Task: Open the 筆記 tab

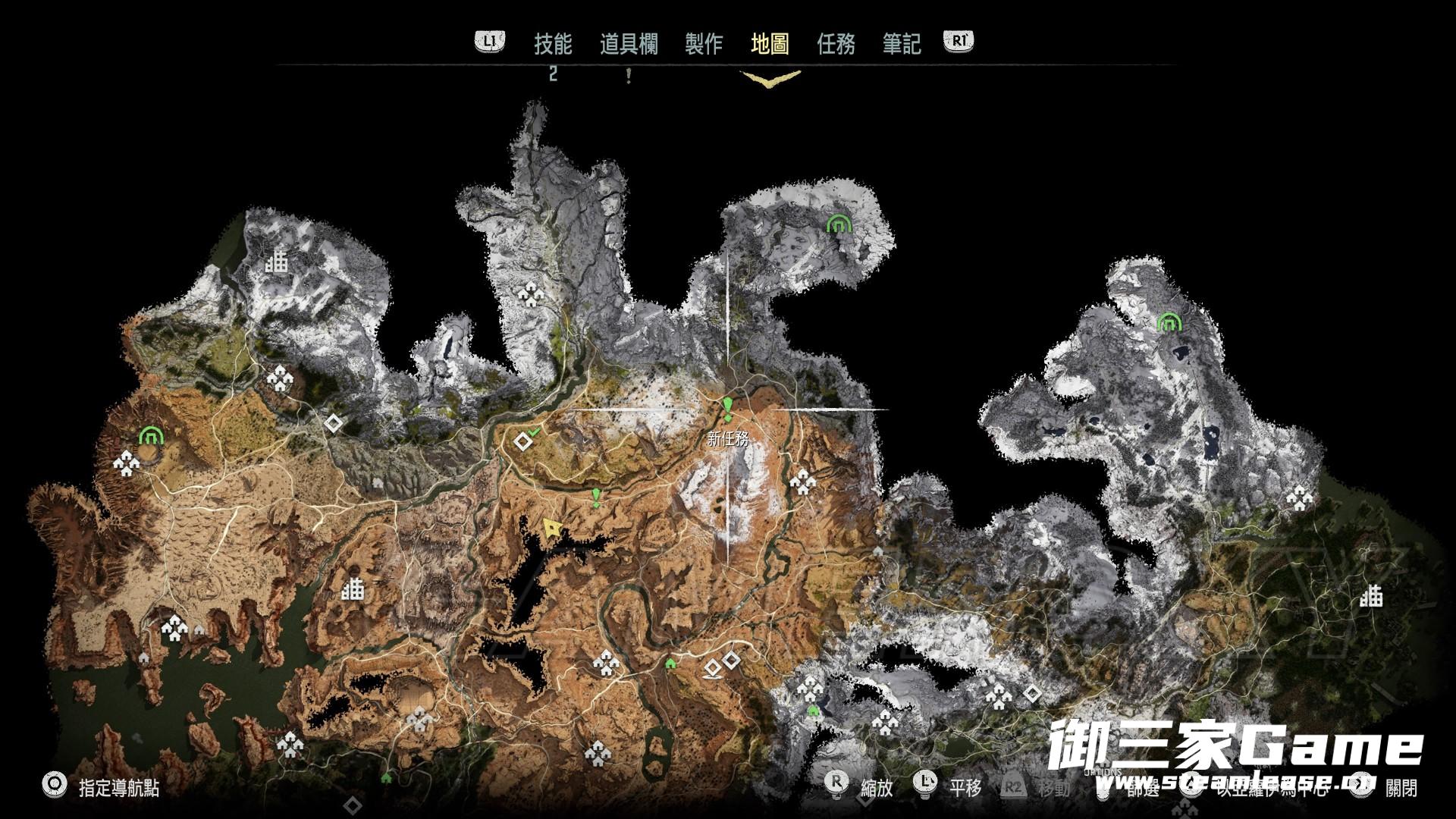Action: [902, 44]
